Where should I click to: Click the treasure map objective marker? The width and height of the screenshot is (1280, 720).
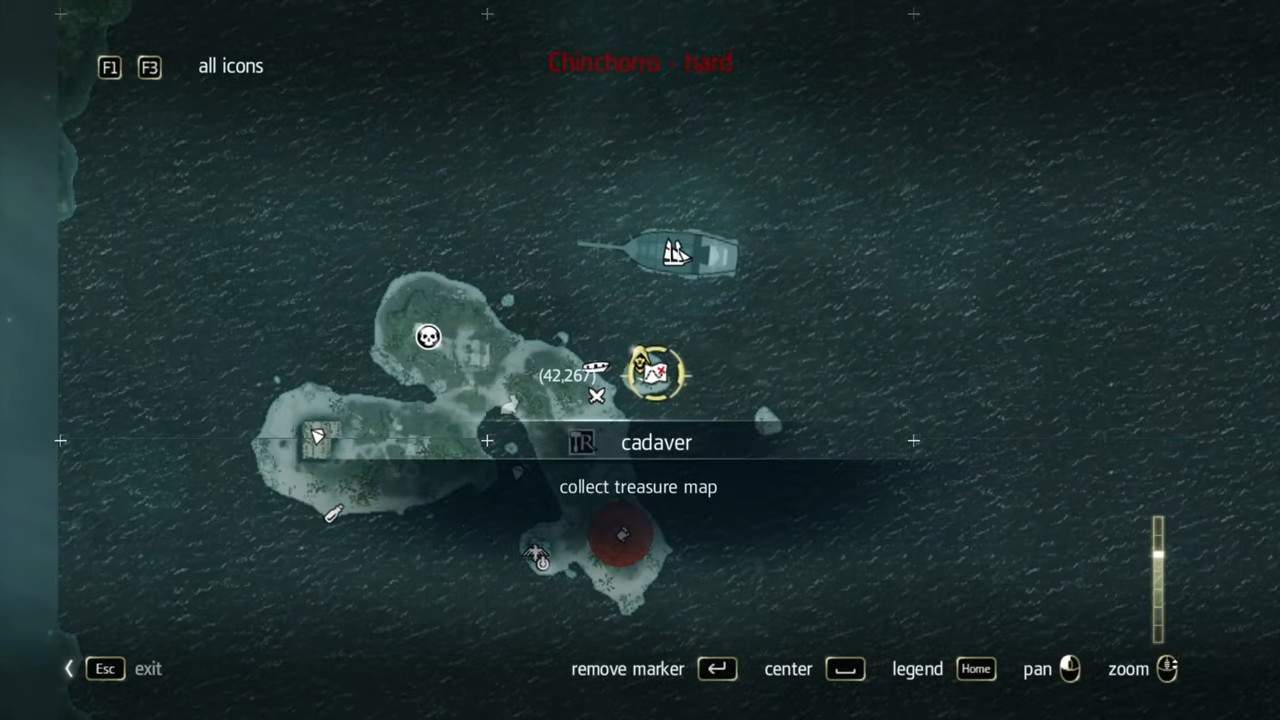tap(655, 373)
